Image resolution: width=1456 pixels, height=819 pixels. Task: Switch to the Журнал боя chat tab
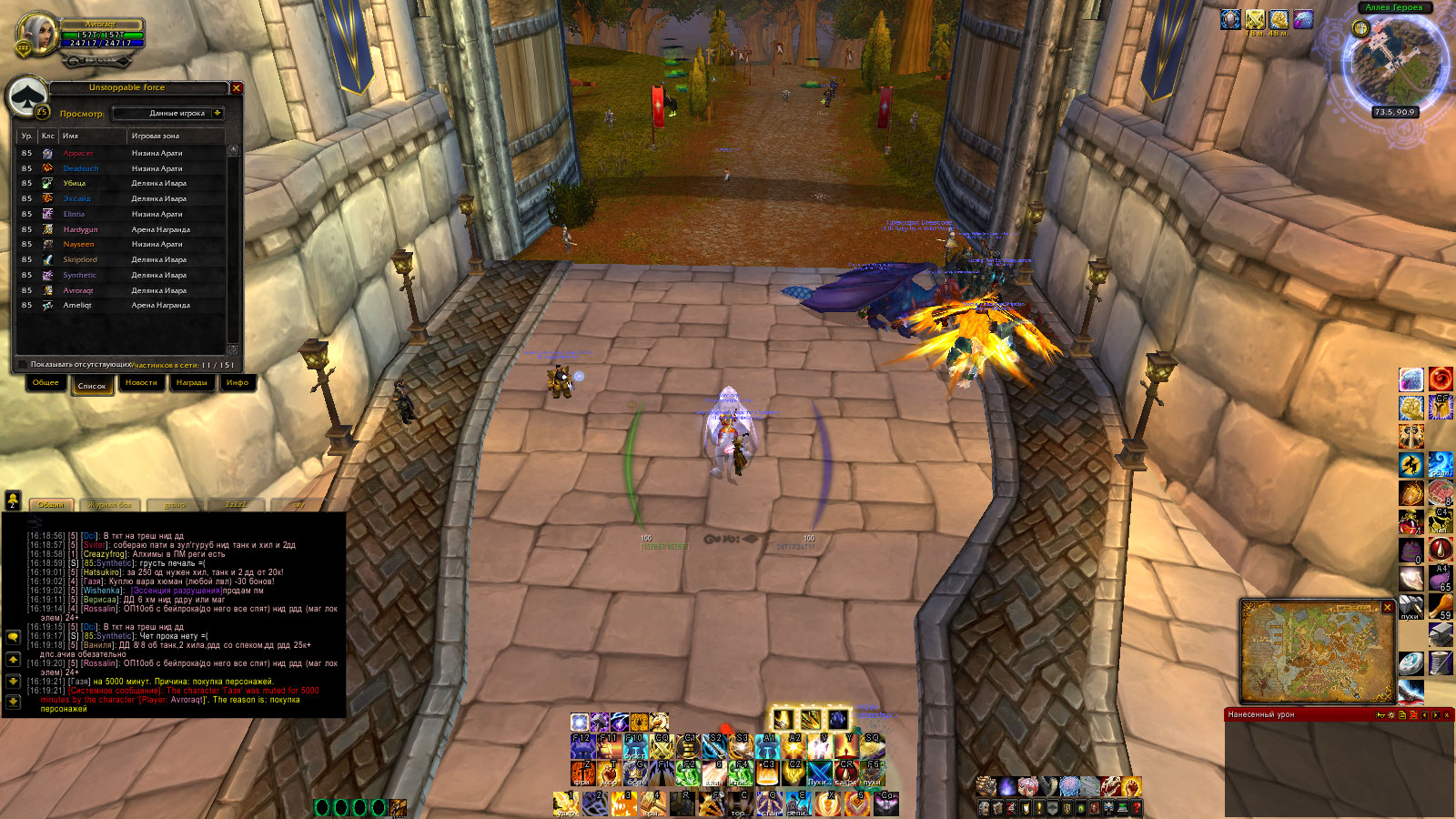tap(110, 505)
